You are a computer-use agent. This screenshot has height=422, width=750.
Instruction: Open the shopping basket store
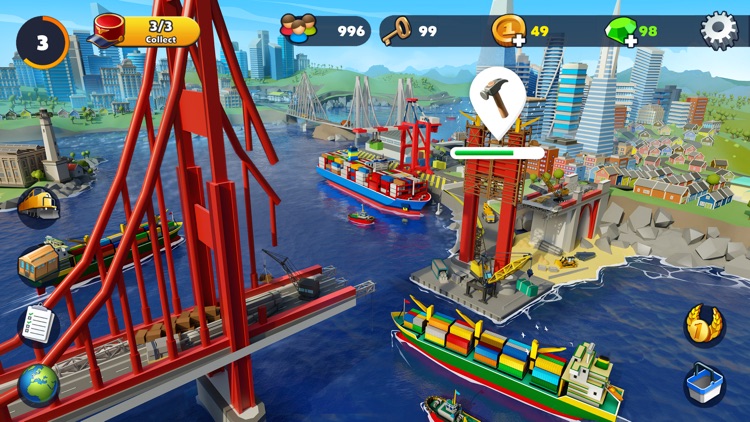pos(704,385)
